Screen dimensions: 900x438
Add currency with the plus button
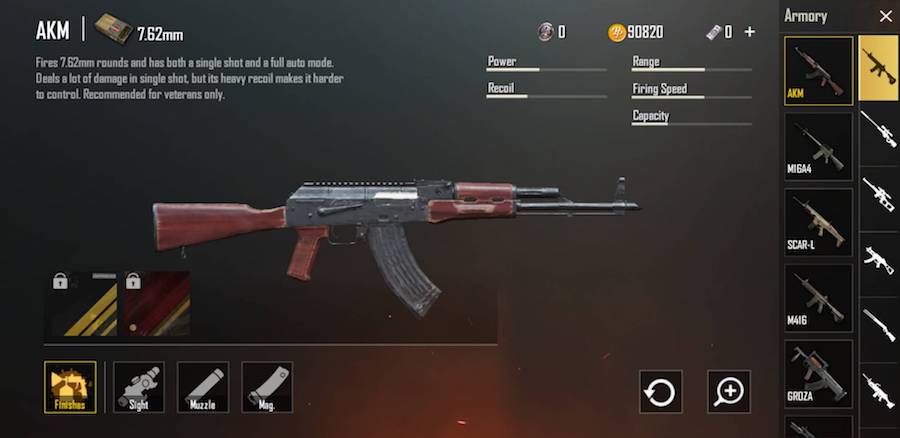750,32
